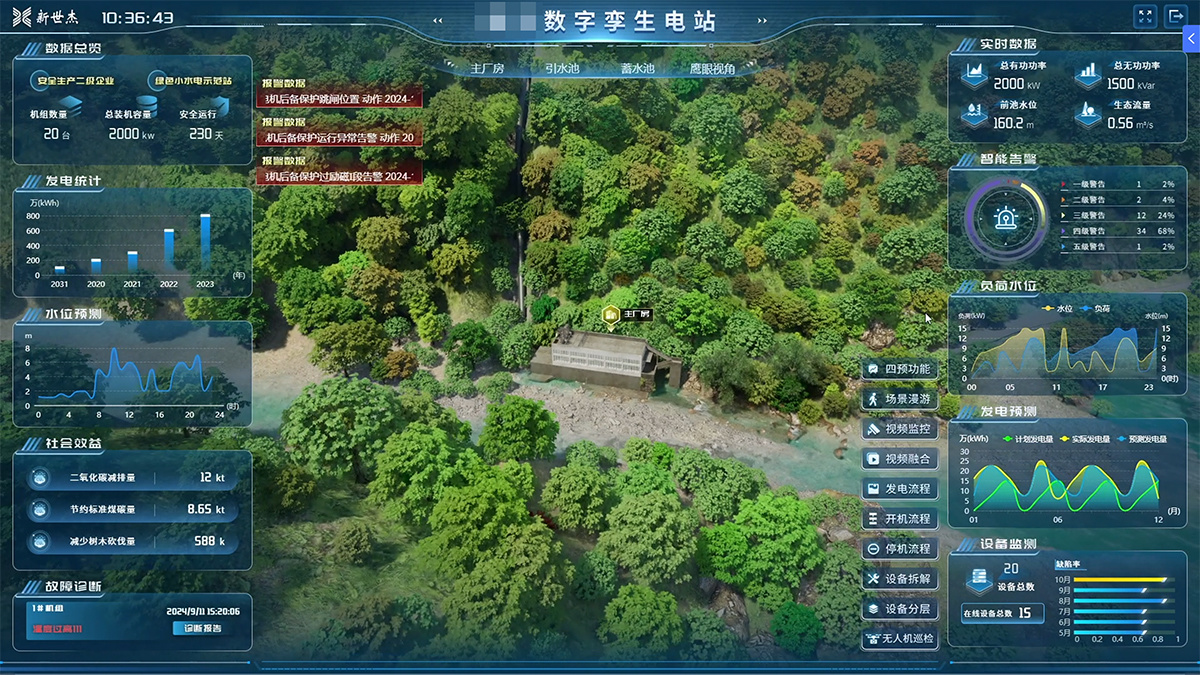Expand the blue side panel arrow
This screenshot has height=675, width=1200.
(x=1191, y=38)
